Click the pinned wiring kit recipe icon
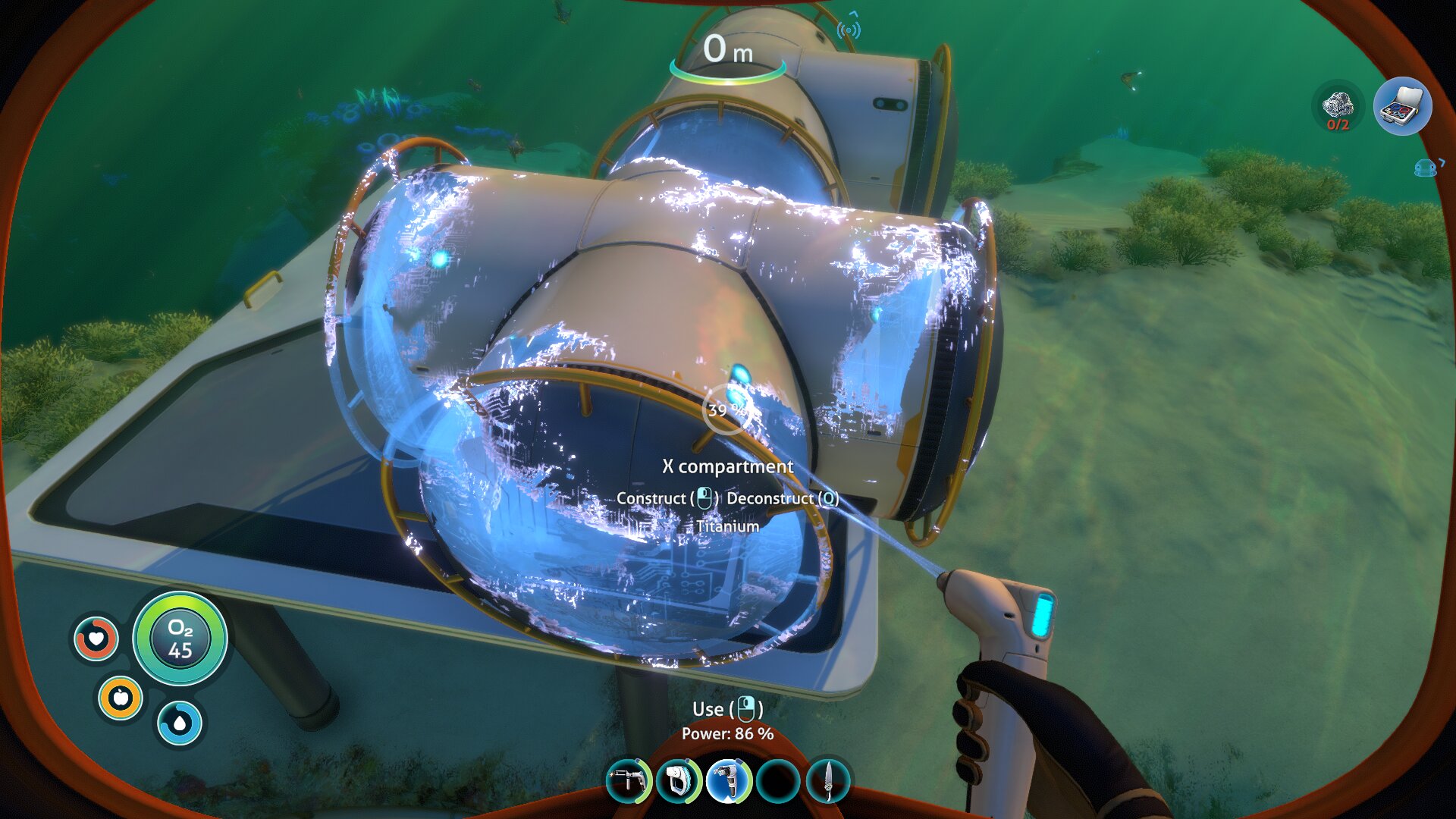The height and width of the screenshot is (819, 1456). tap(1402, 107)
